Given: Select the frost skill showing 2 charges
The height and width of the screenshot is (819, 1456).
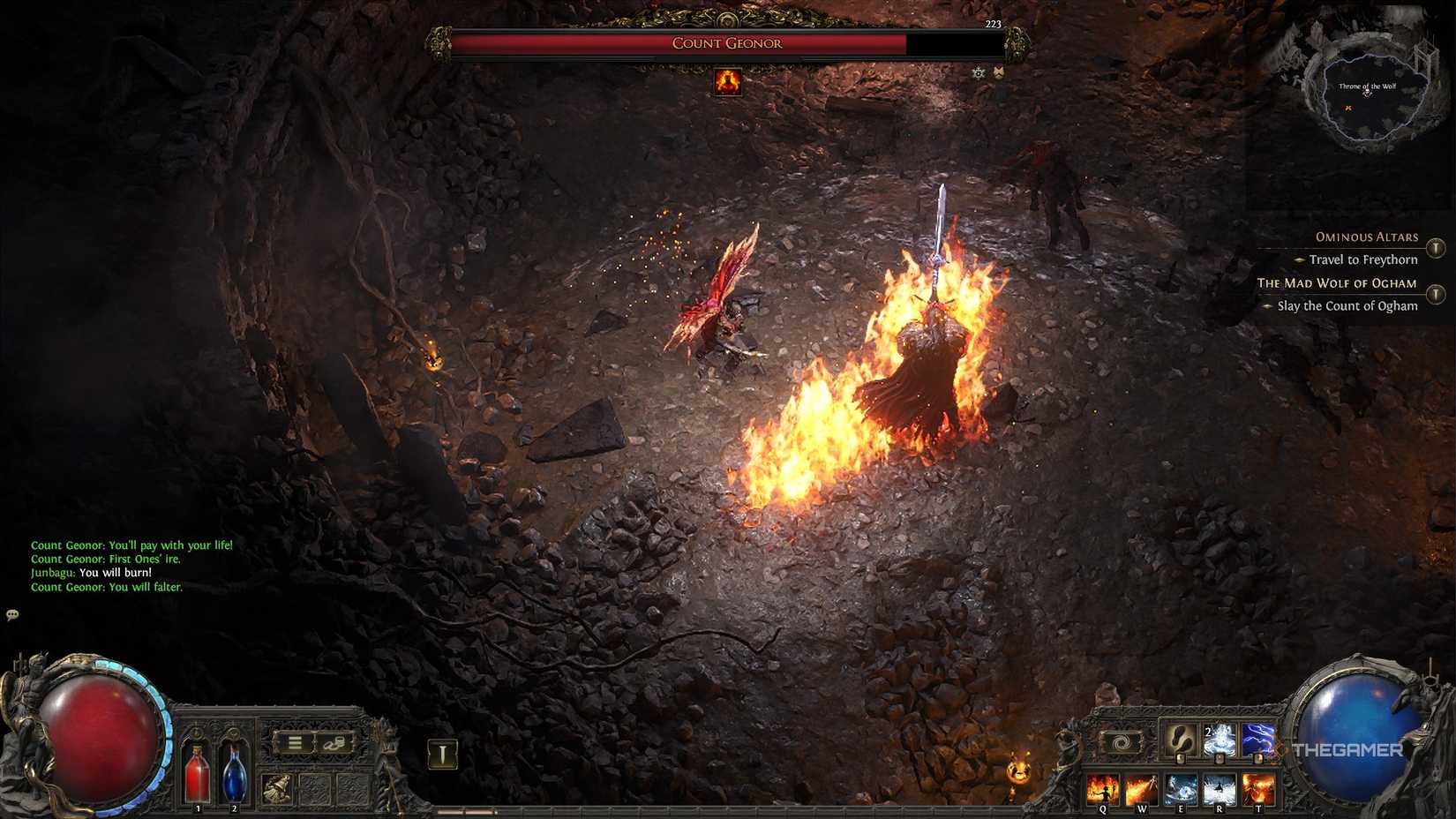Looking at the screenshot, I should click(x=1220, y=741).
